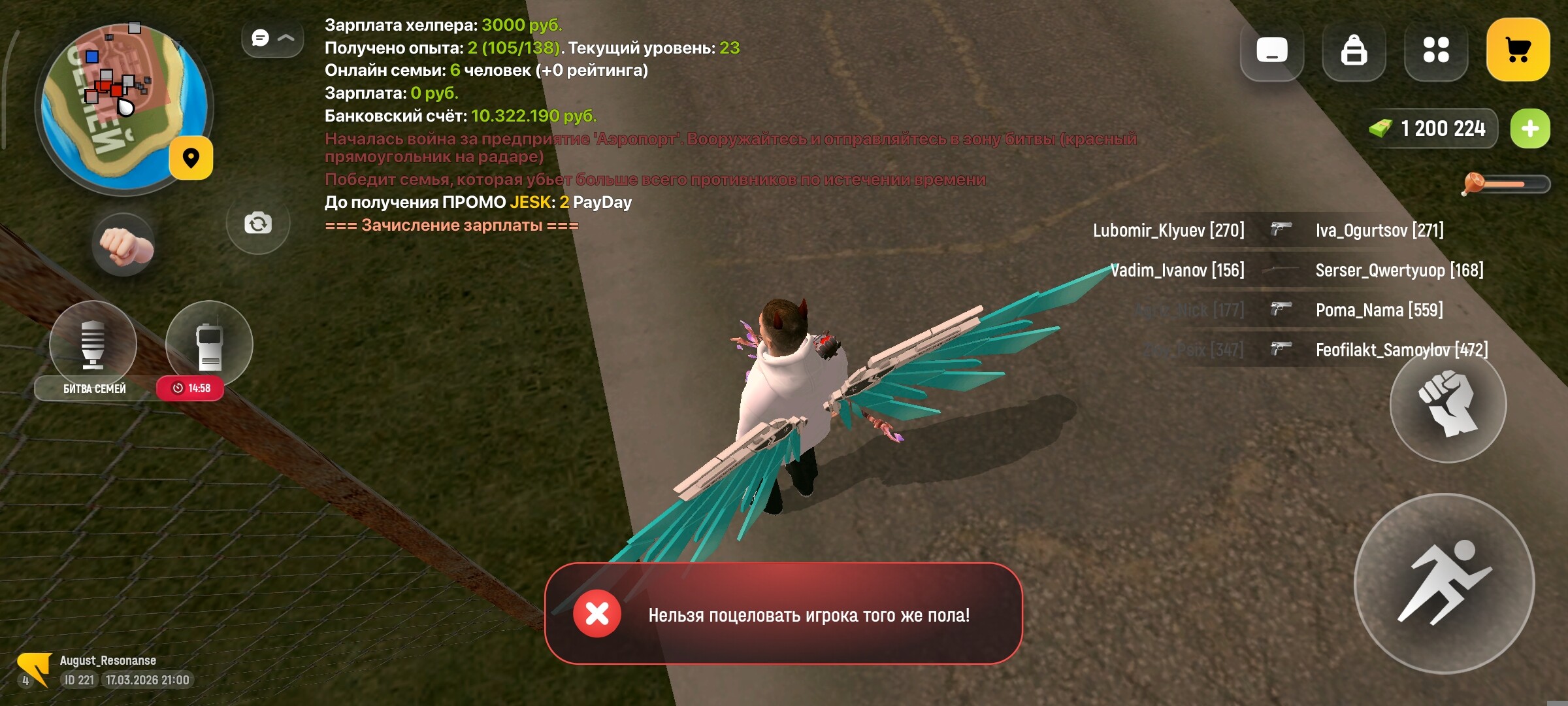Open the backpack inventory icon

1354,52
